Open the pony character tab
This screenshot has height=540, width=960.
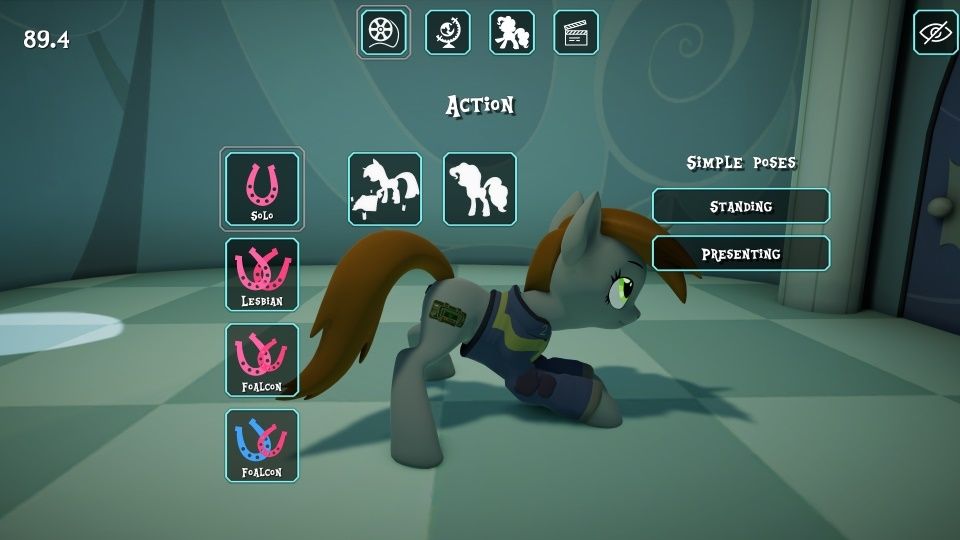[512, 32]
